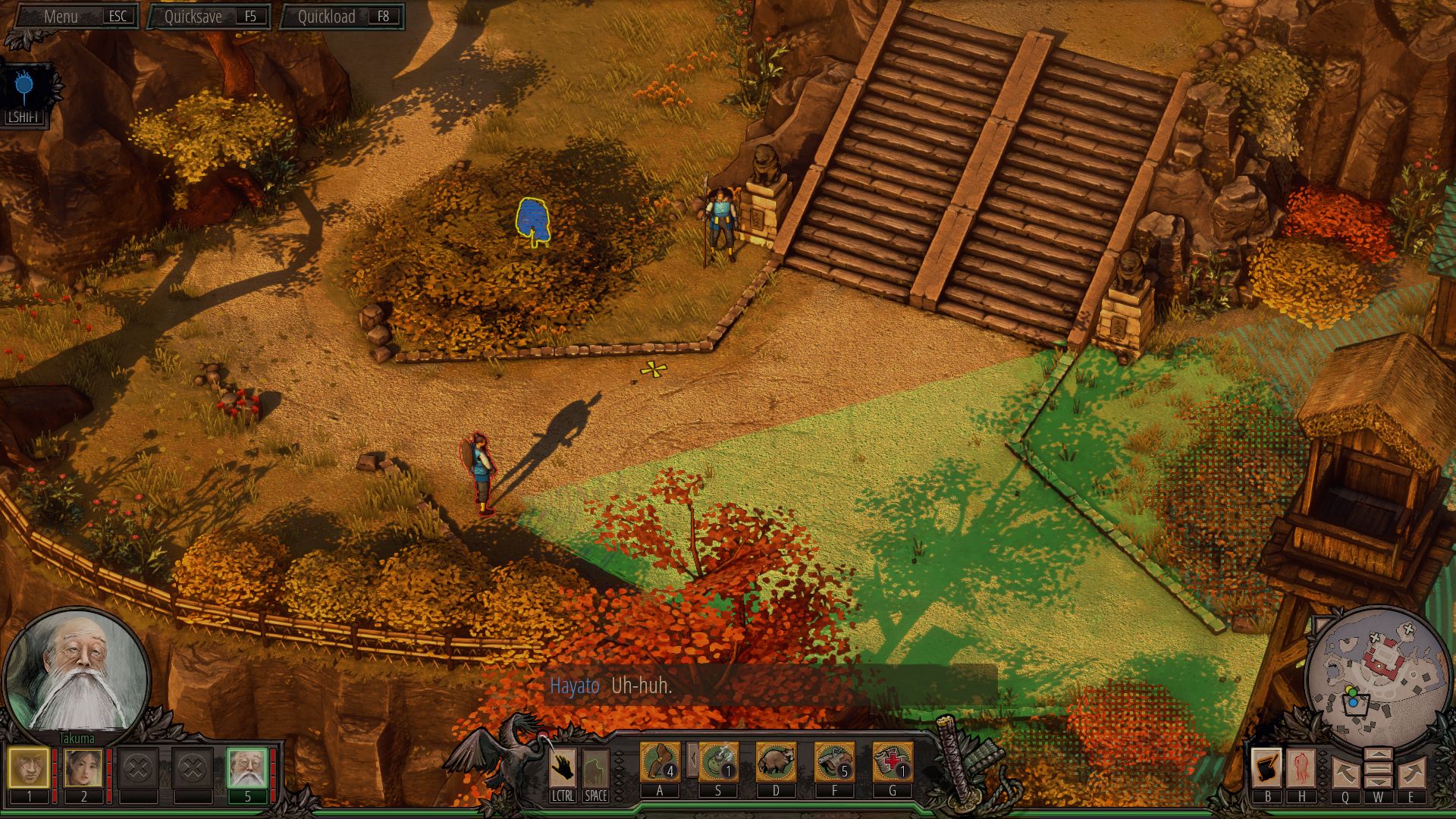
Task: Open the scroll and brush log
Action: [1267, 767]
